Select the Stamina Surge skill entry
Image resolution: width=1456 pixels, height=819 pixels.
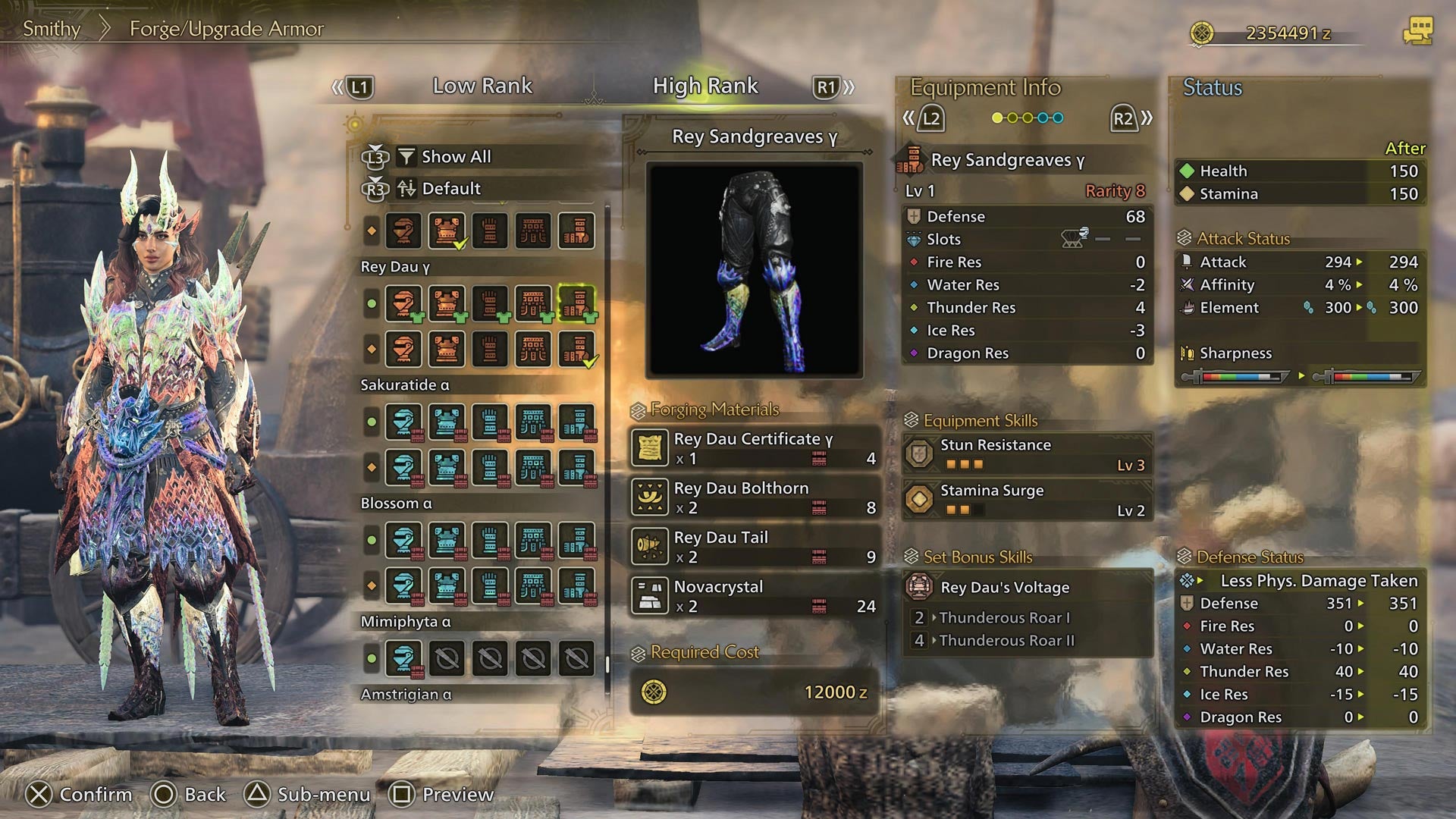(x=1028, y=500)
